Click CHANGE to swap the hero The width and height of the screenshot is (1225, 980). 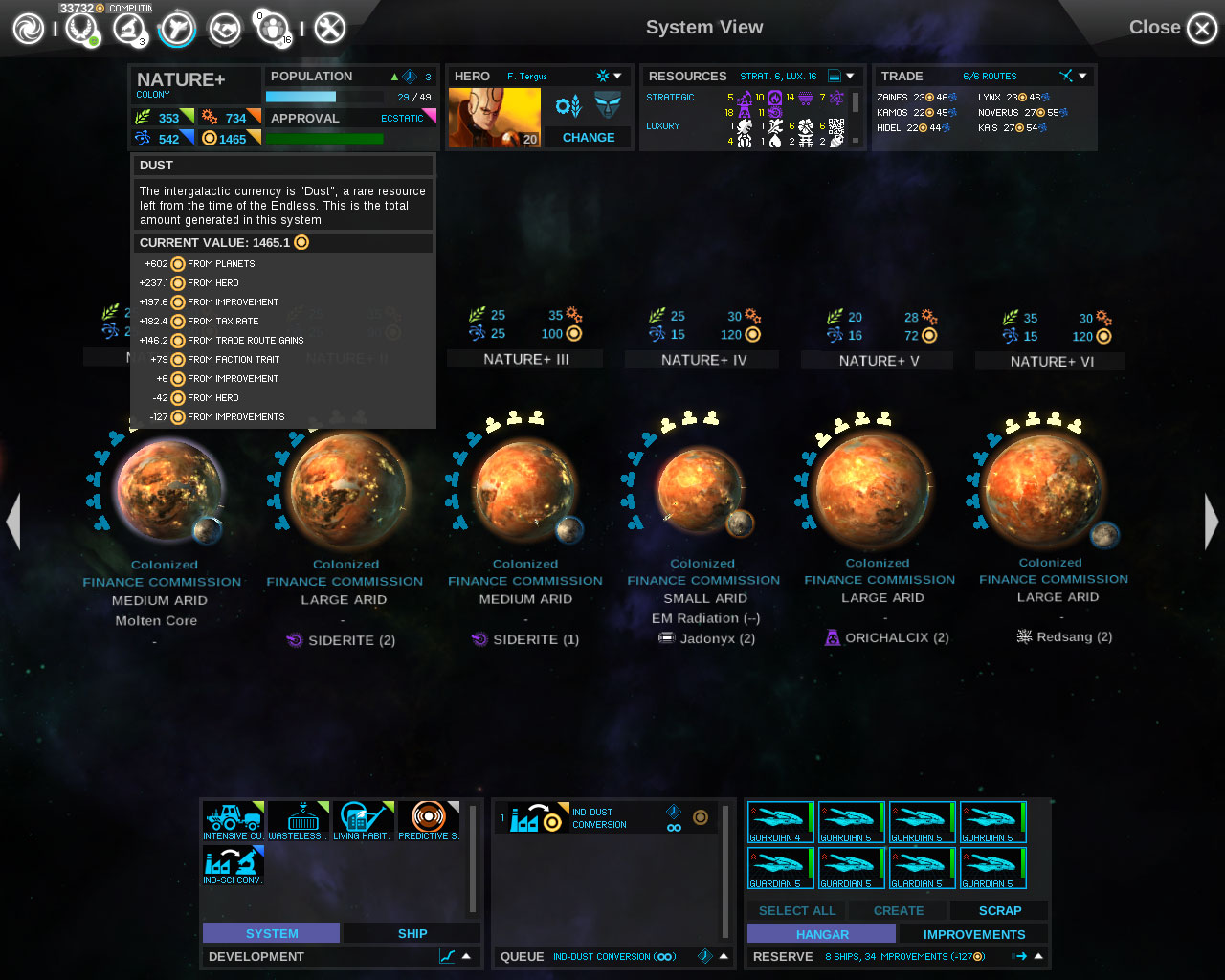pos(587,137)
